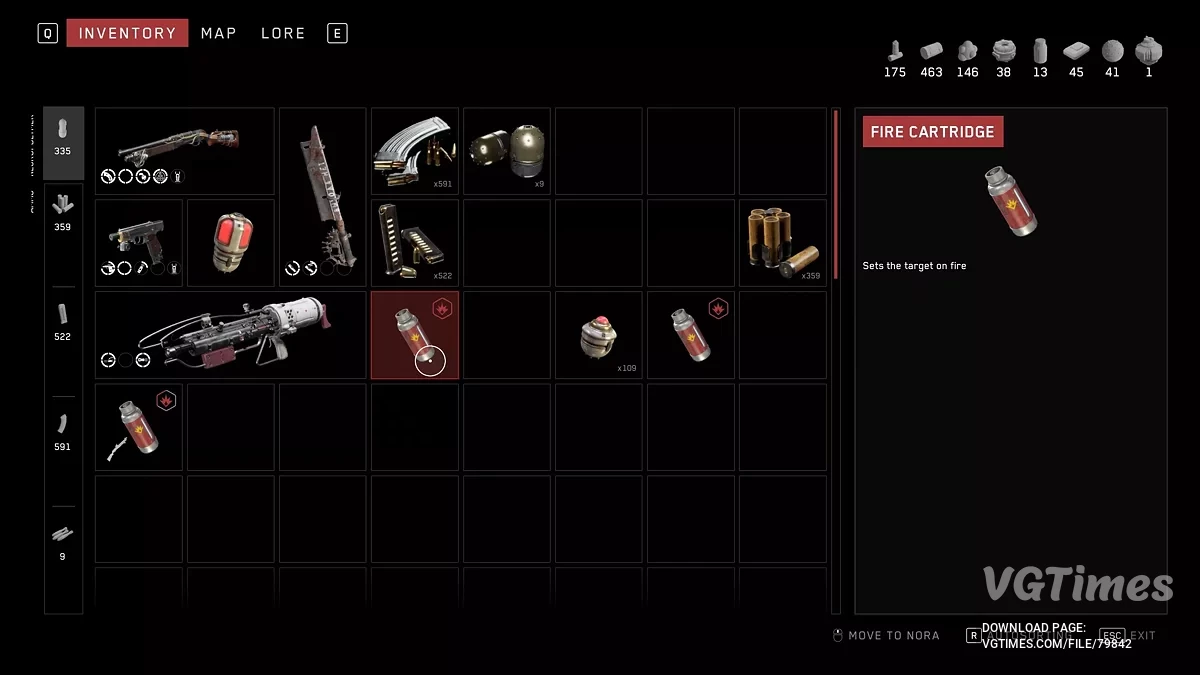Screen dimensions: 1200x675
Task: Select the shotgun in the inventory grid
Action: click(x=184, y=150)
